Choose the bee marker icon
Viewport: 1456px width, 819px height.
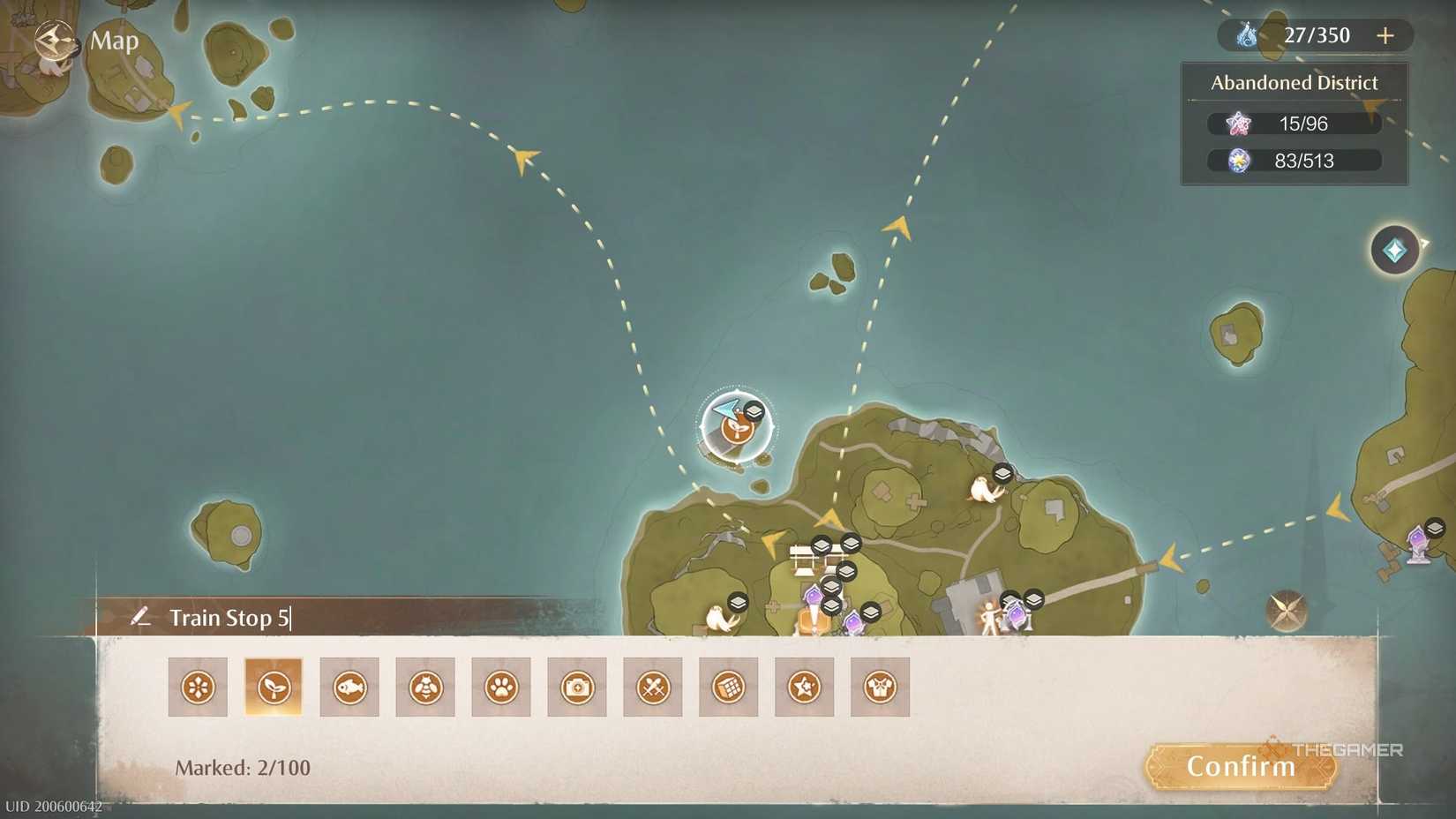point(425,687)
